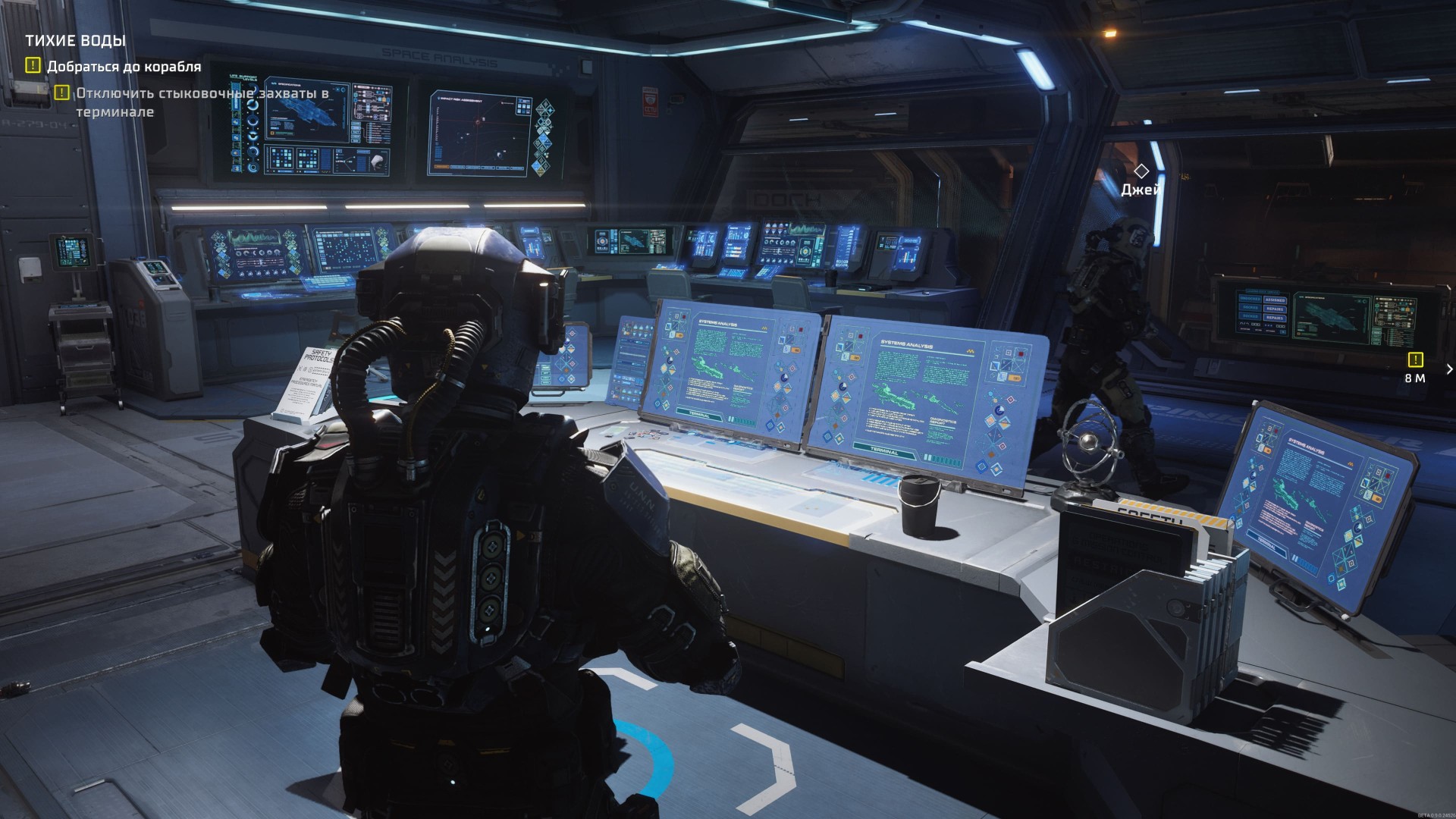
Task: Toggle the exclamation checkbox beside Добраться до корабля
Action: coord(32,66)
